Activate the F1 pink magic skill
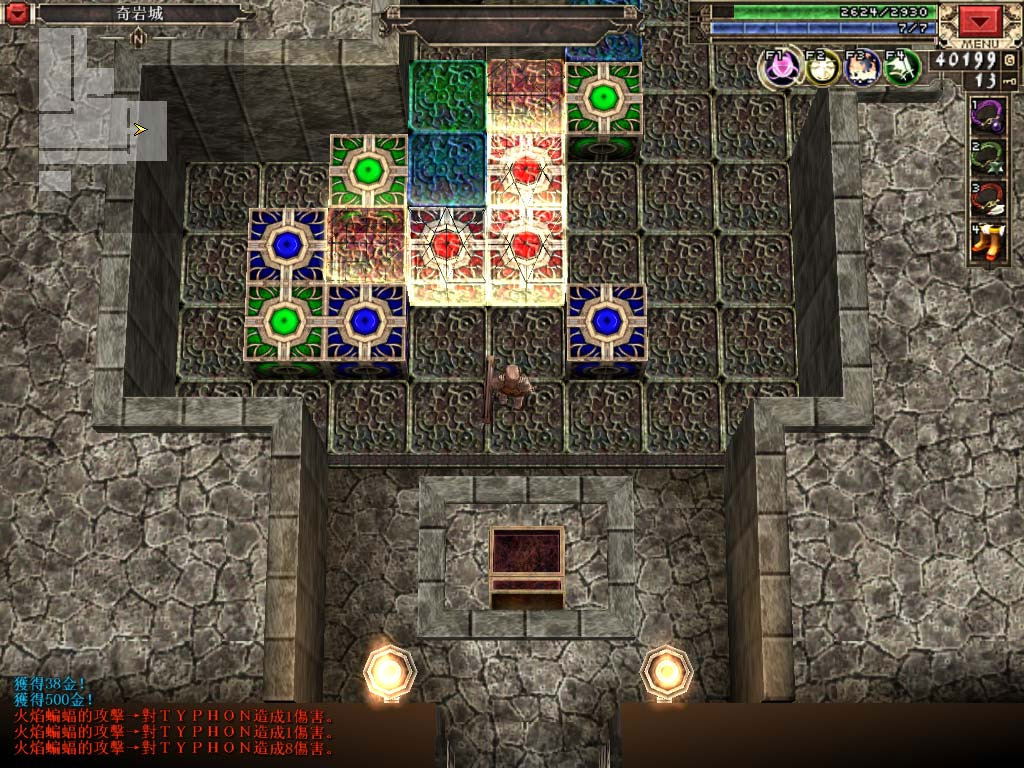Image resolution: width=1024 pixels, height=768 pixels. [781, 67]
